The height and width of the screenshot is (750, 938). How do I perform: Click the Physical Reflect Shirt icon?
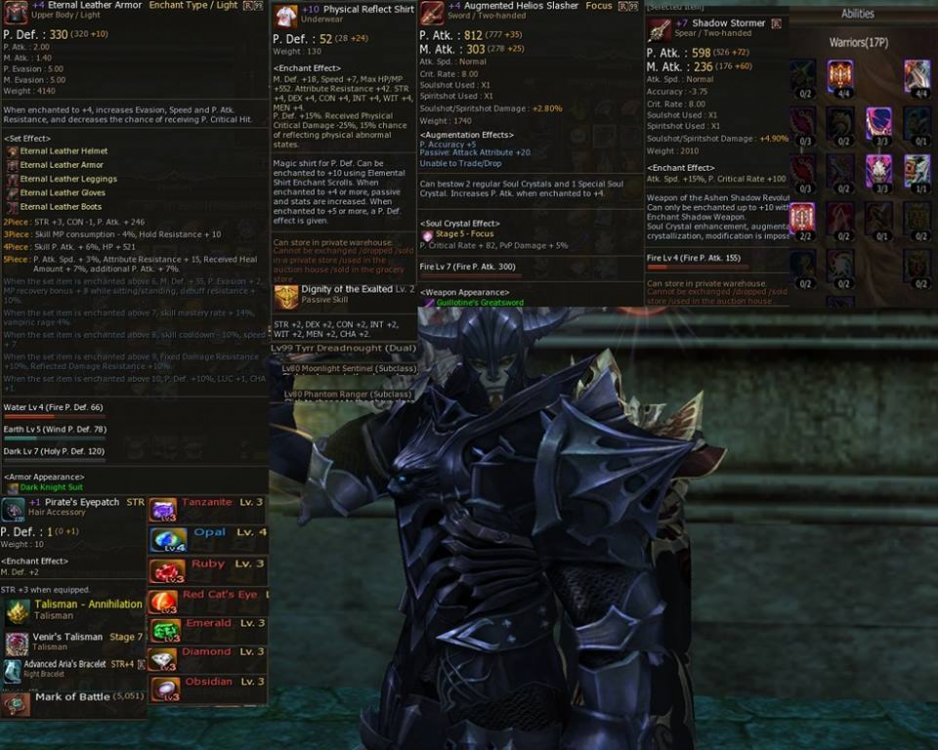coord(285,14)
